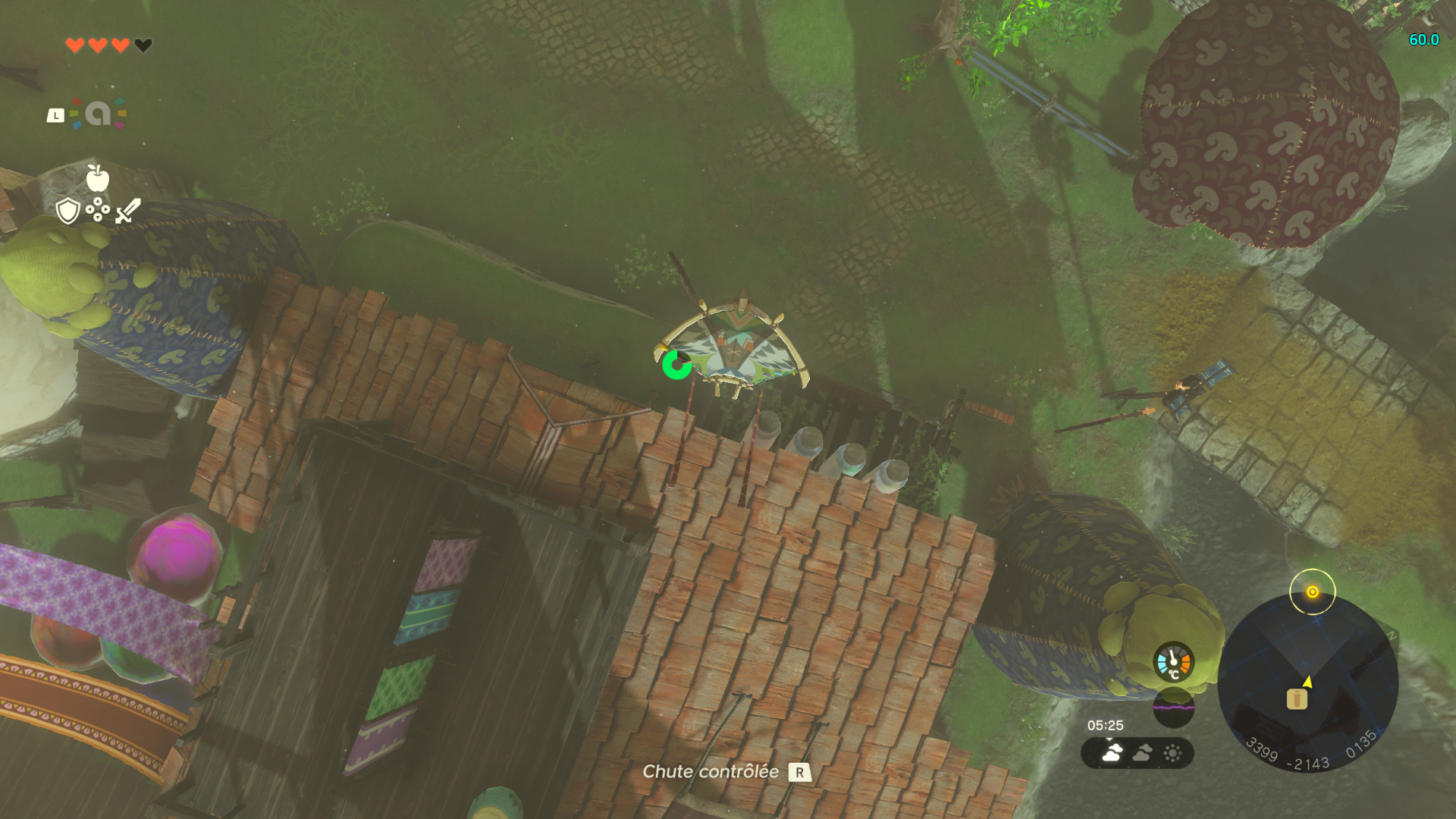Select the Ultrahand ability icon
Screen dimensions: 1456x819
(x=98, y=114)
